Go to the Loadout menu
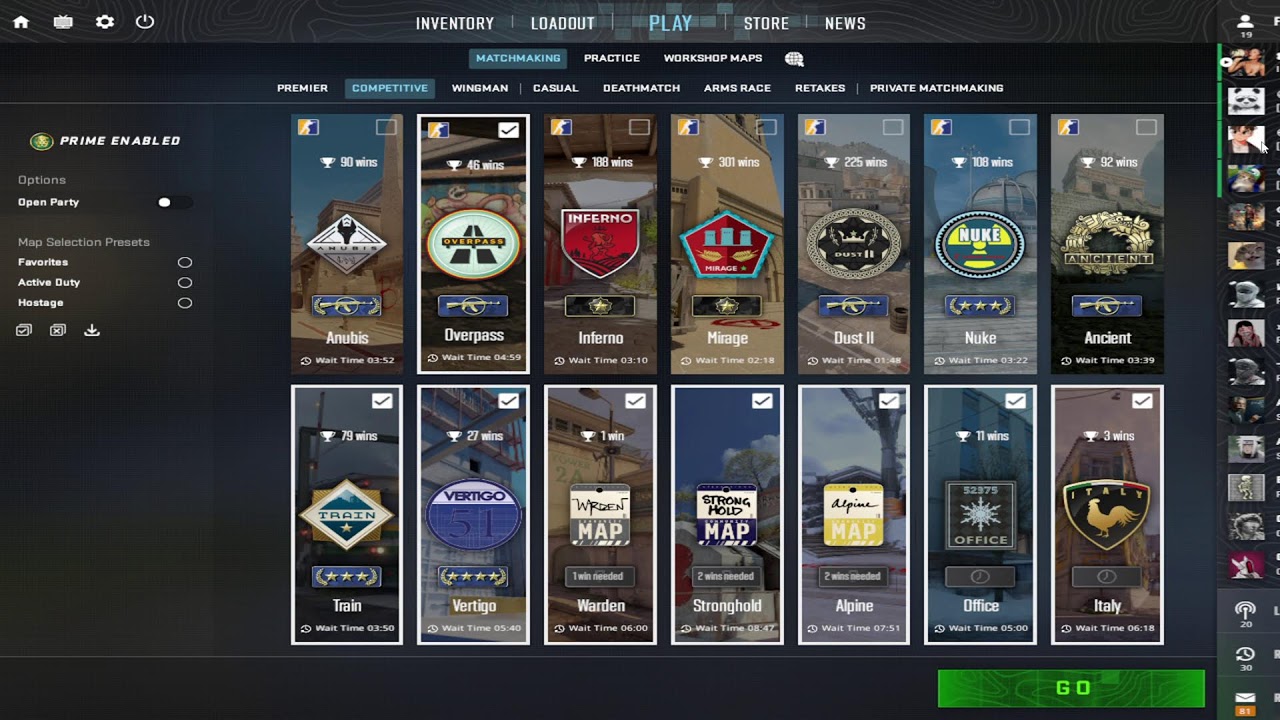 pyautogui.click(x=563, y=23)
